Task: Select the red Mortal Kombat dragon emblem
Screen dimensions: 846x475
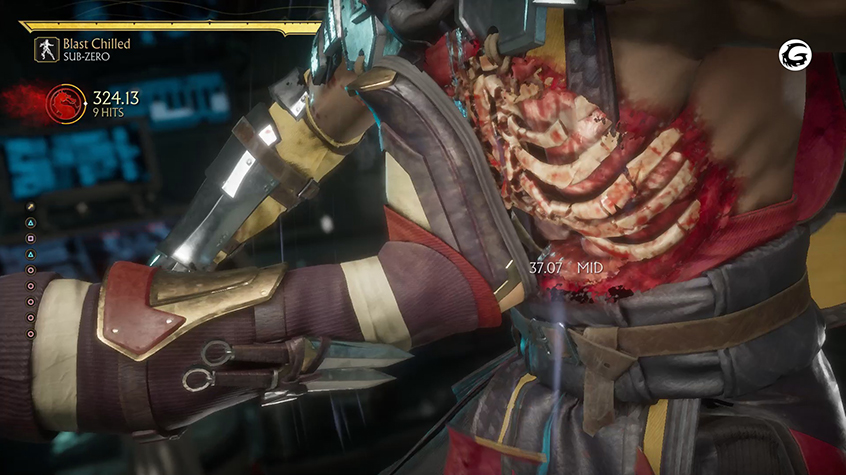Action: coord(66,102)
